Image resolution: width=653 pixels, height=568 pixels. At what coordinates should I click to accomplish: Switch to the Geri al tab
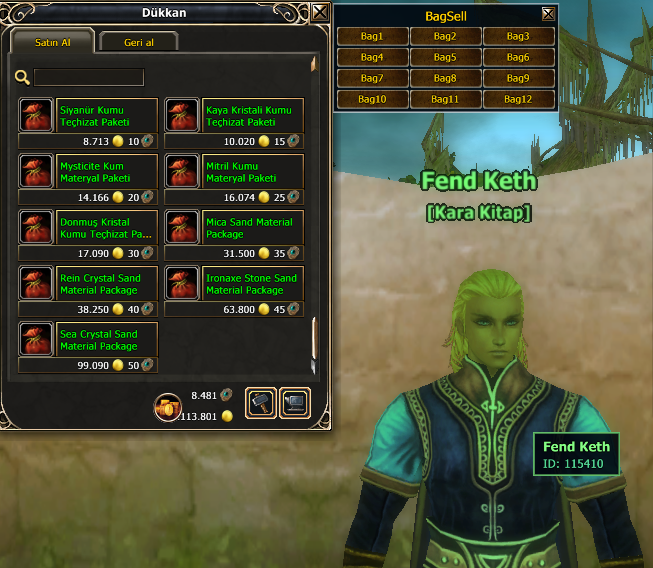pos(138,42)
